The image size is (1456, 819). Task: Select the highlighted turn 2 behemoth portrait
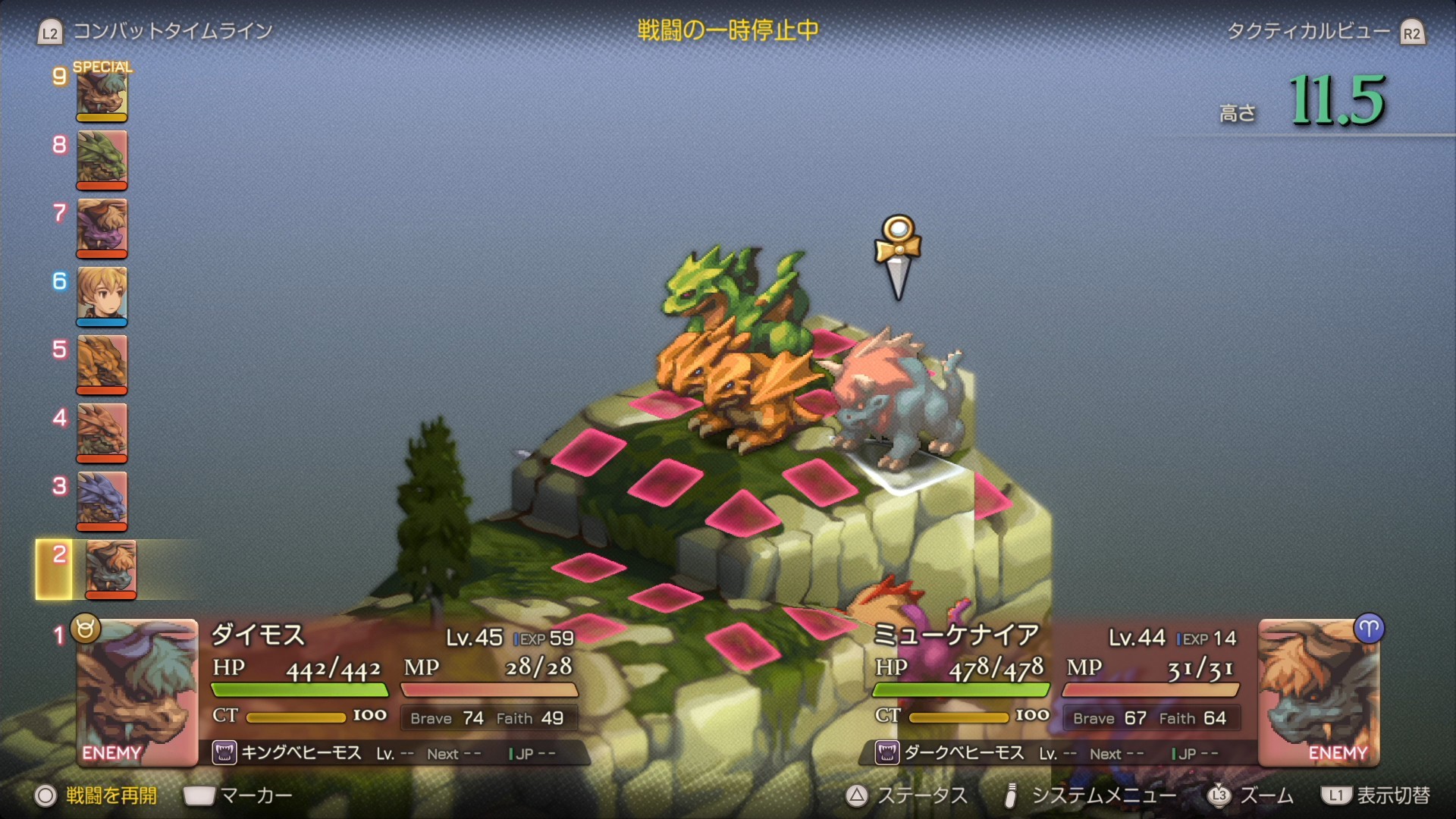coord(111,567)
